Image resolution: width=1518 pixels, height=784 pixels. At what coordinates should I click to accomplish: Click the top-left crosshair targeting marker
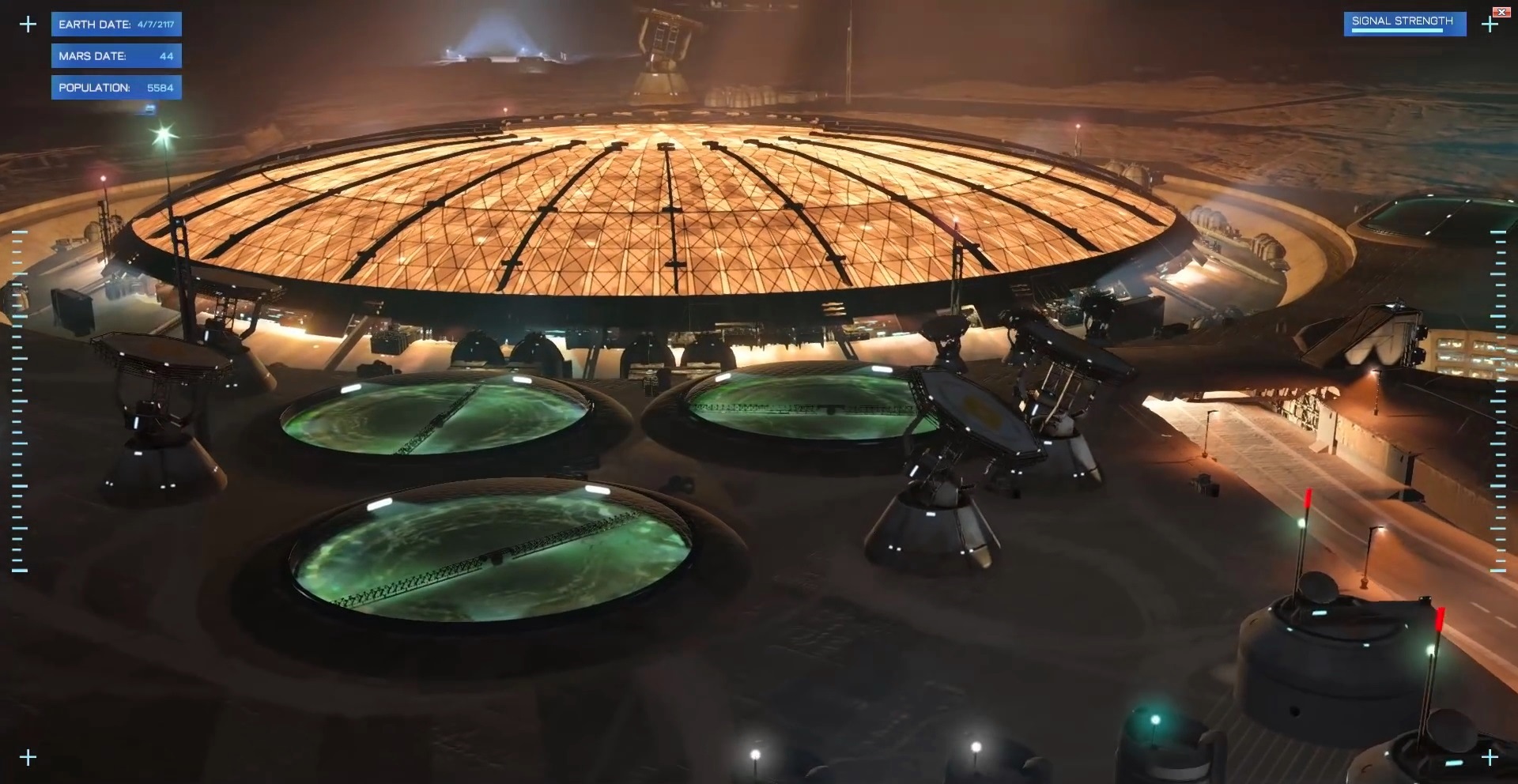(x=28, y=24)
